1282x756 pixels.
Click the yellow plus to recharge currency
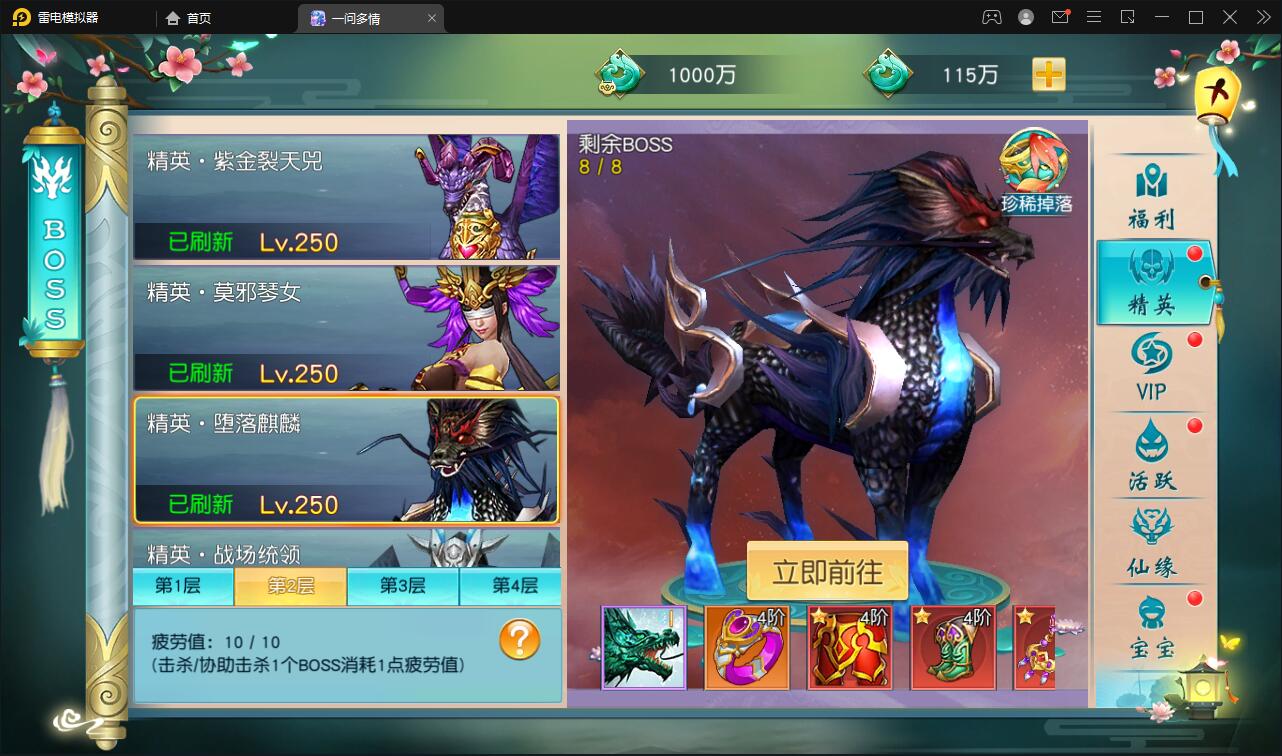pyautogui.click(x=1048, y=74)
